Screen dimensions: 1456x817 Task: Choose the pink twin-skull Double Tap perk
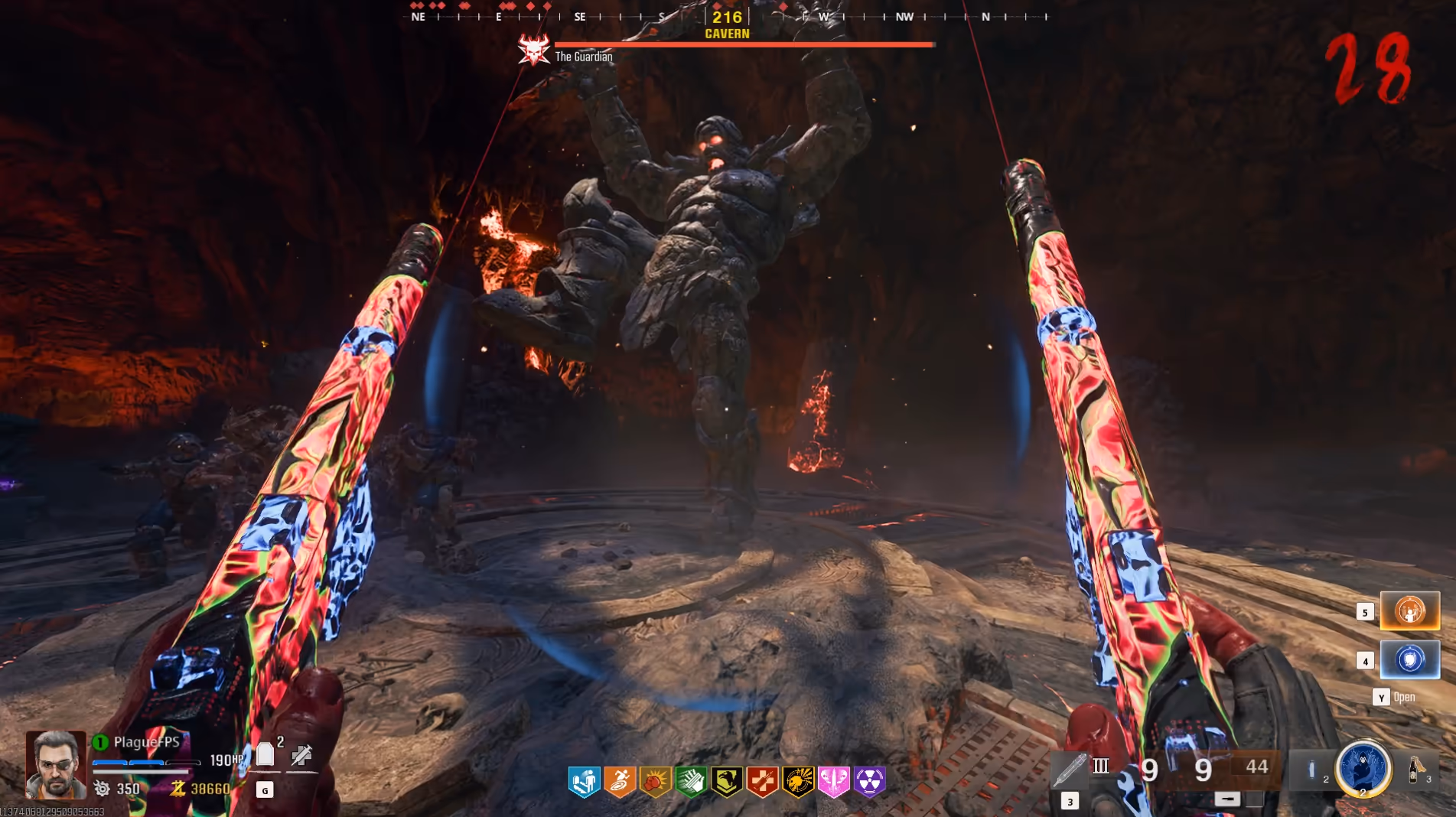[x=834, y=781]
